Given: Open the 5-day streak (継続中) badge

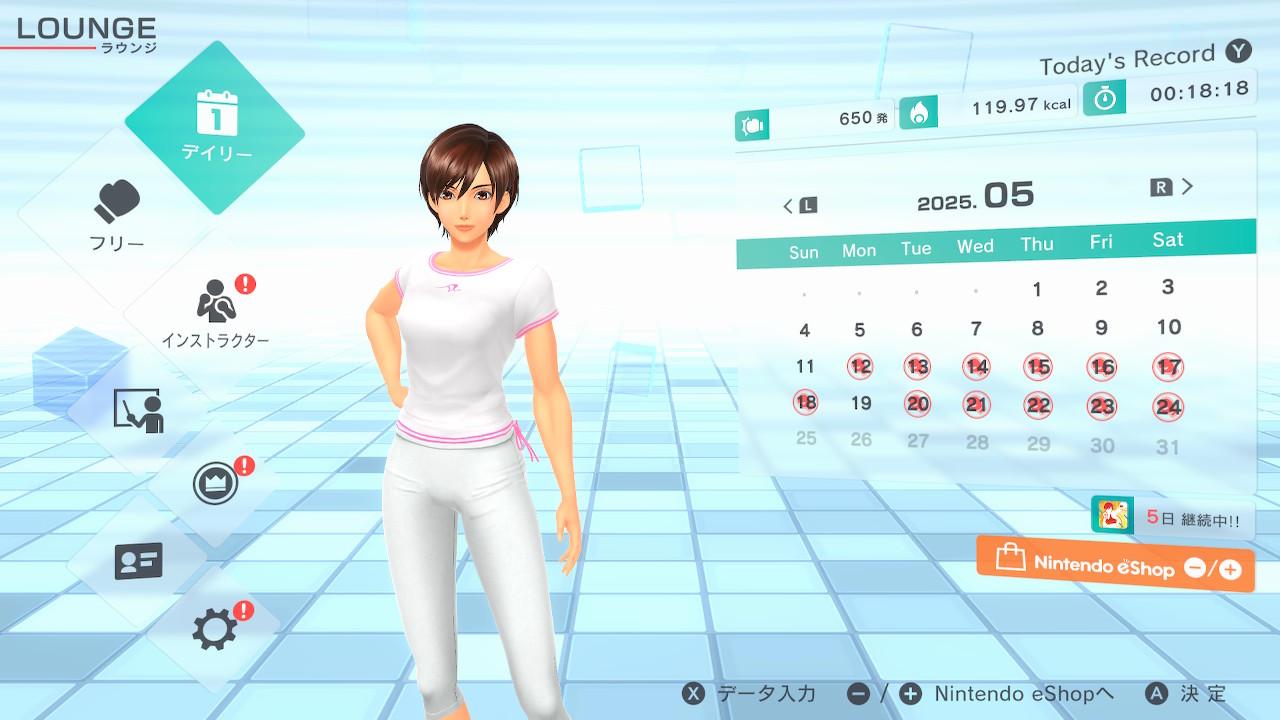Looking at the screenshot, I should tap(1172, 518).
